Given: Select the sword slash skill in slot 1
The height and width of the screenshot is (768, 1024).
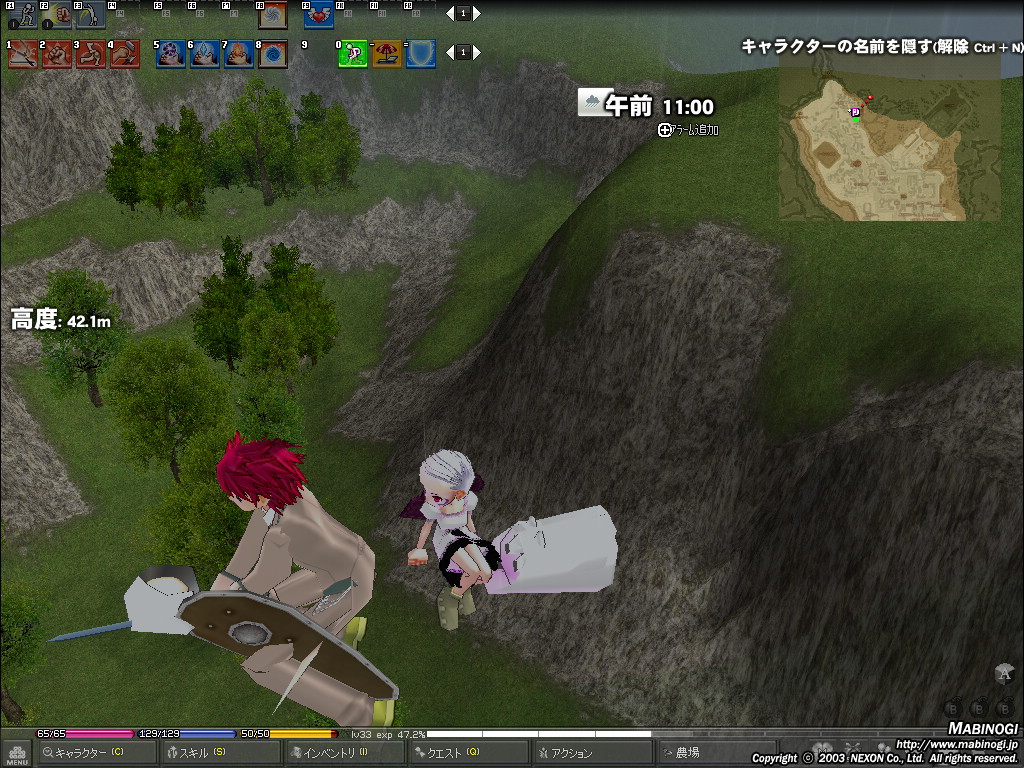Looking at the screenshot, I should pyautogui.click(x=22, y=53).
